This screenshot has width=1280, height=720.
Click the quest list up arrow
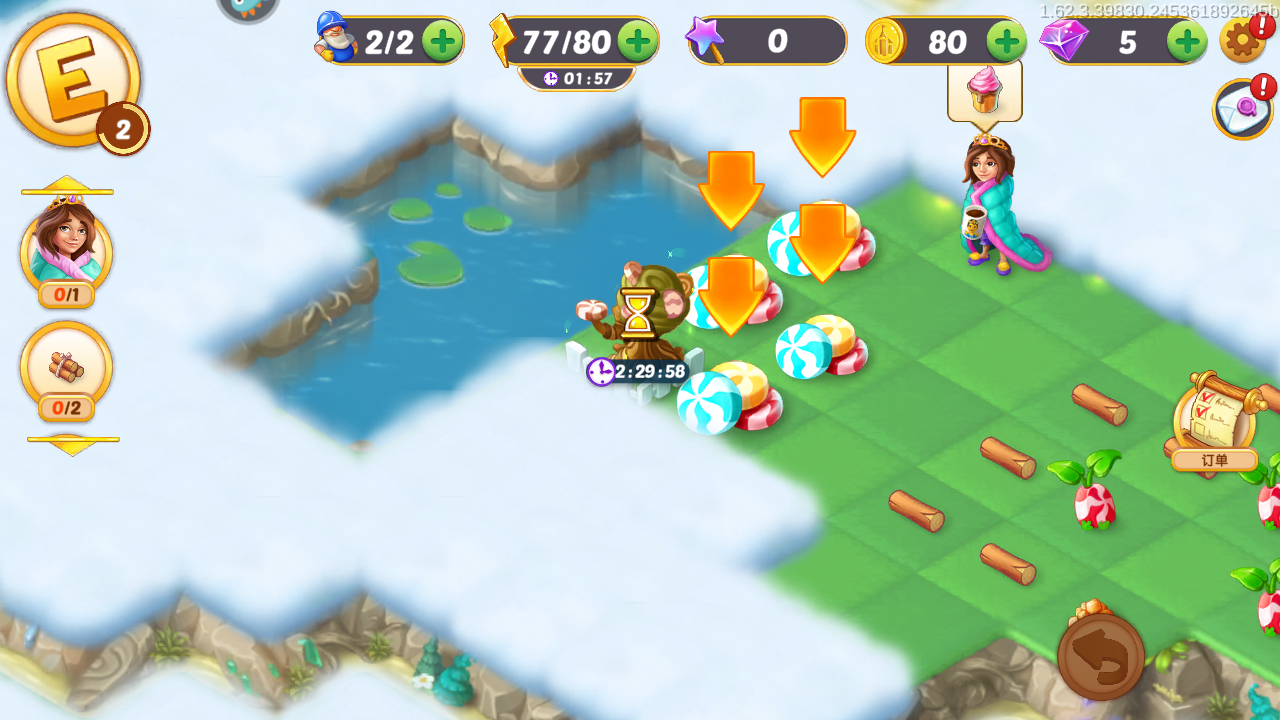click(x=66, y=186)
